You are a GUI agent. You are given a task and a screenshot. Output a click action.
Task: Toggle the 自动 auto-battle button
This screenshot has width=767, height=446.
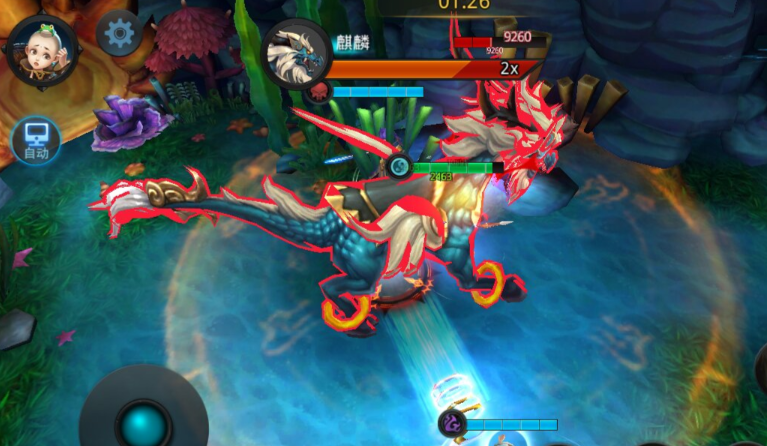pos(36,142)
